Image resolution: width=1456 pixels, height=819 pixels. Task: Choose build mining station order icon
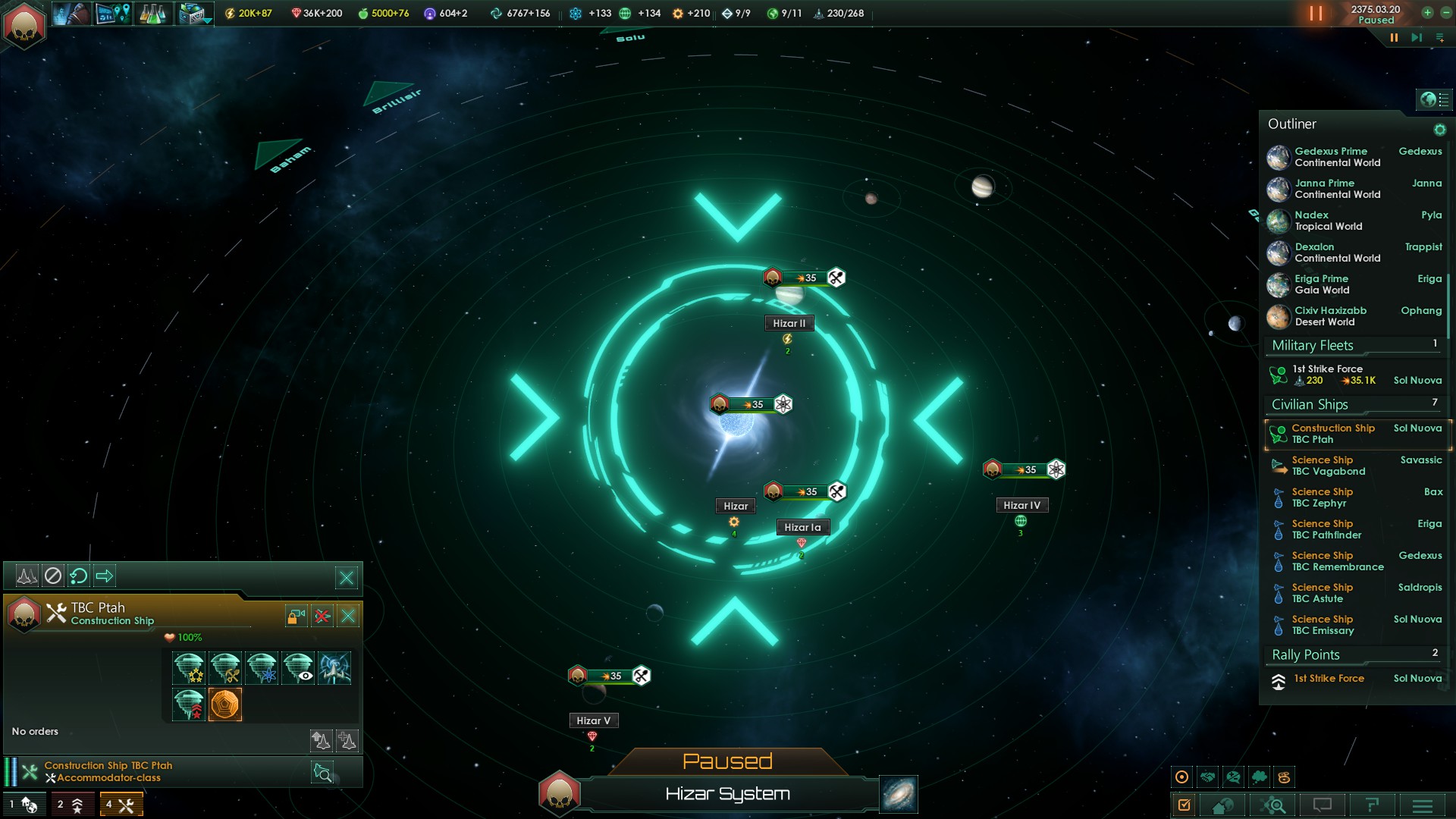tap(225, 668)
